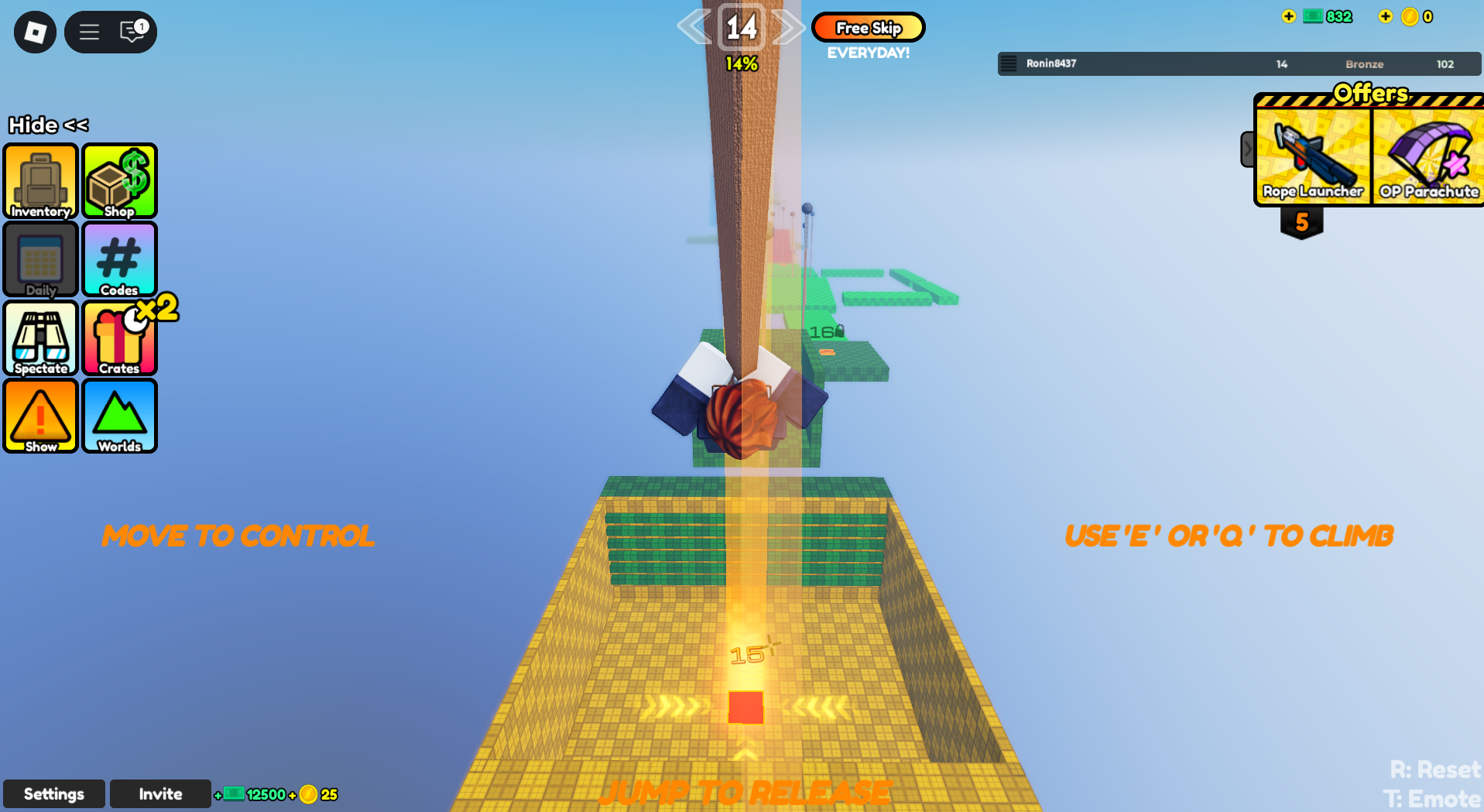
Task: Hide the side menu panel
Action: [48, 125]
